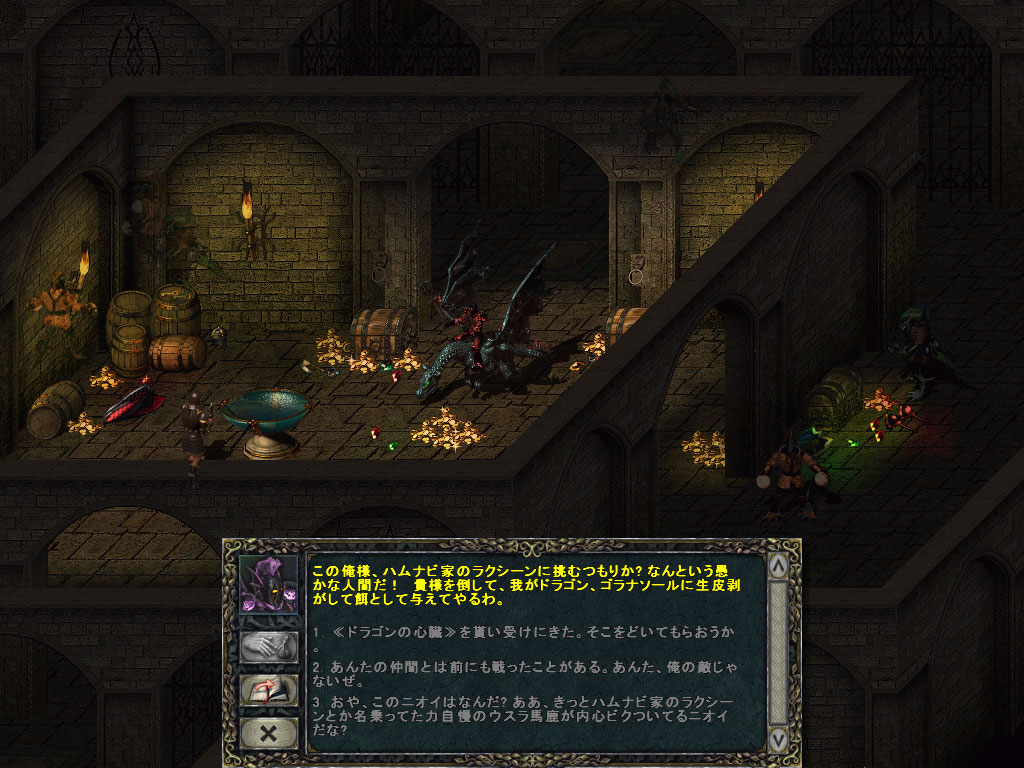Open the book icon with red arrow

[x=268, y=691]
